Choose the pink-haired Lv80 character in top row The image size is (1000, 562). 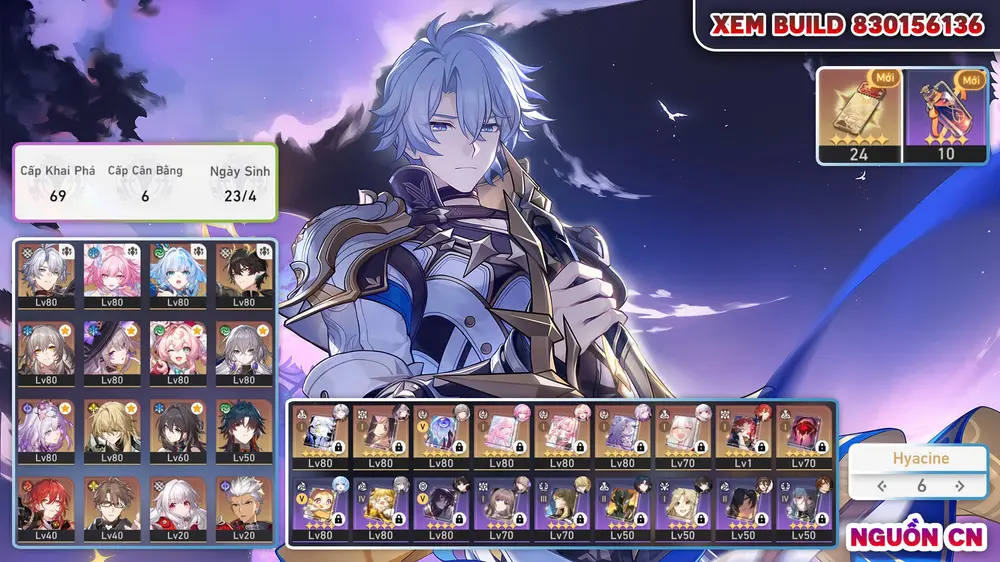pyautogui.click(x=112, y=271)
